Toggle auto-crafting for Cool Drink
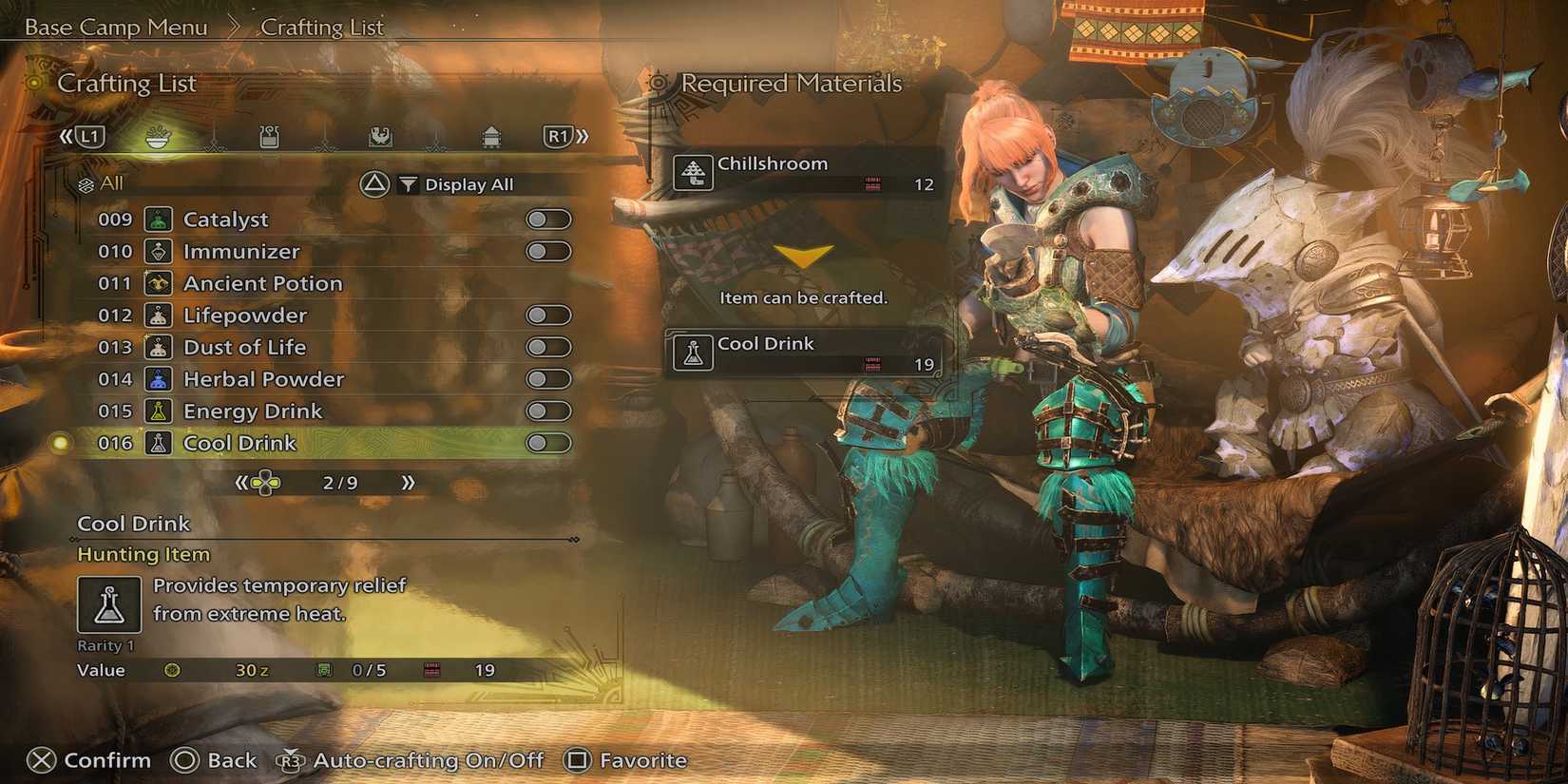Viewport: 1568px width, 784px height. 546,443
